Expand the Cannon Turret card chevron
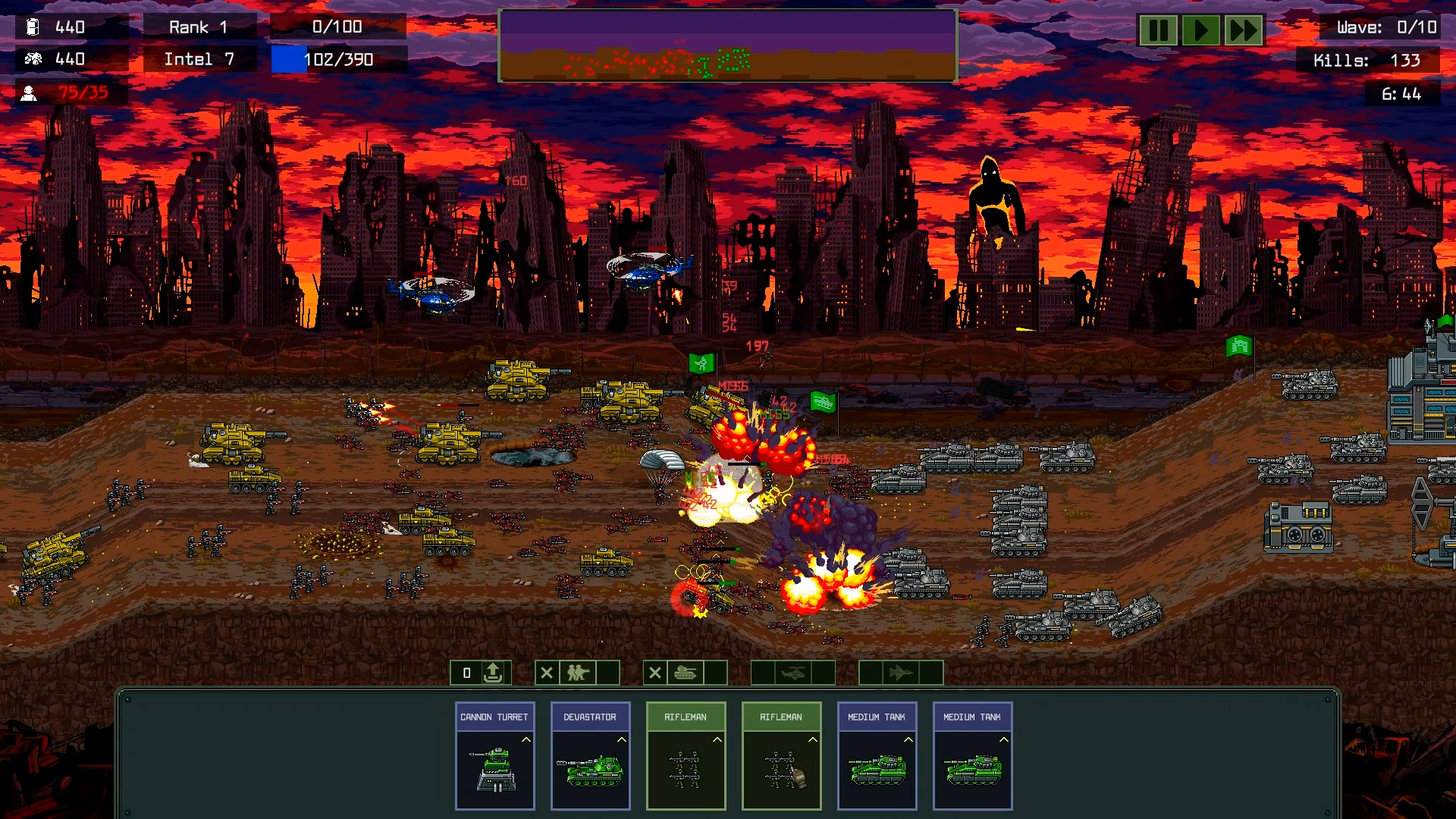Image resolution: width=1456 pixels, height=819 pixels. pyautogui.click(x=526, y=739)
